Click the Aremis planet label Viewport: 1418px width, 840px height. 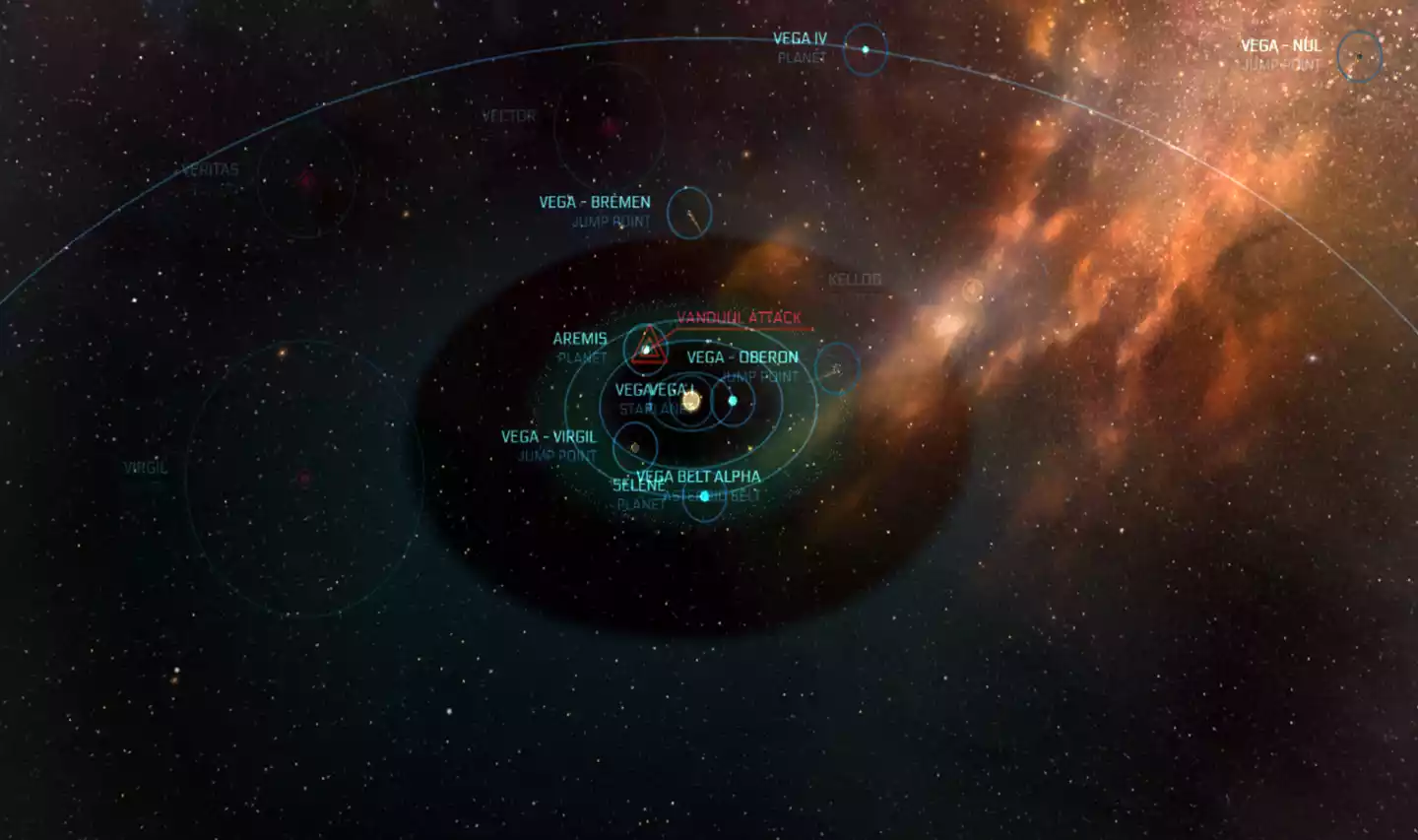pos(580,339)
